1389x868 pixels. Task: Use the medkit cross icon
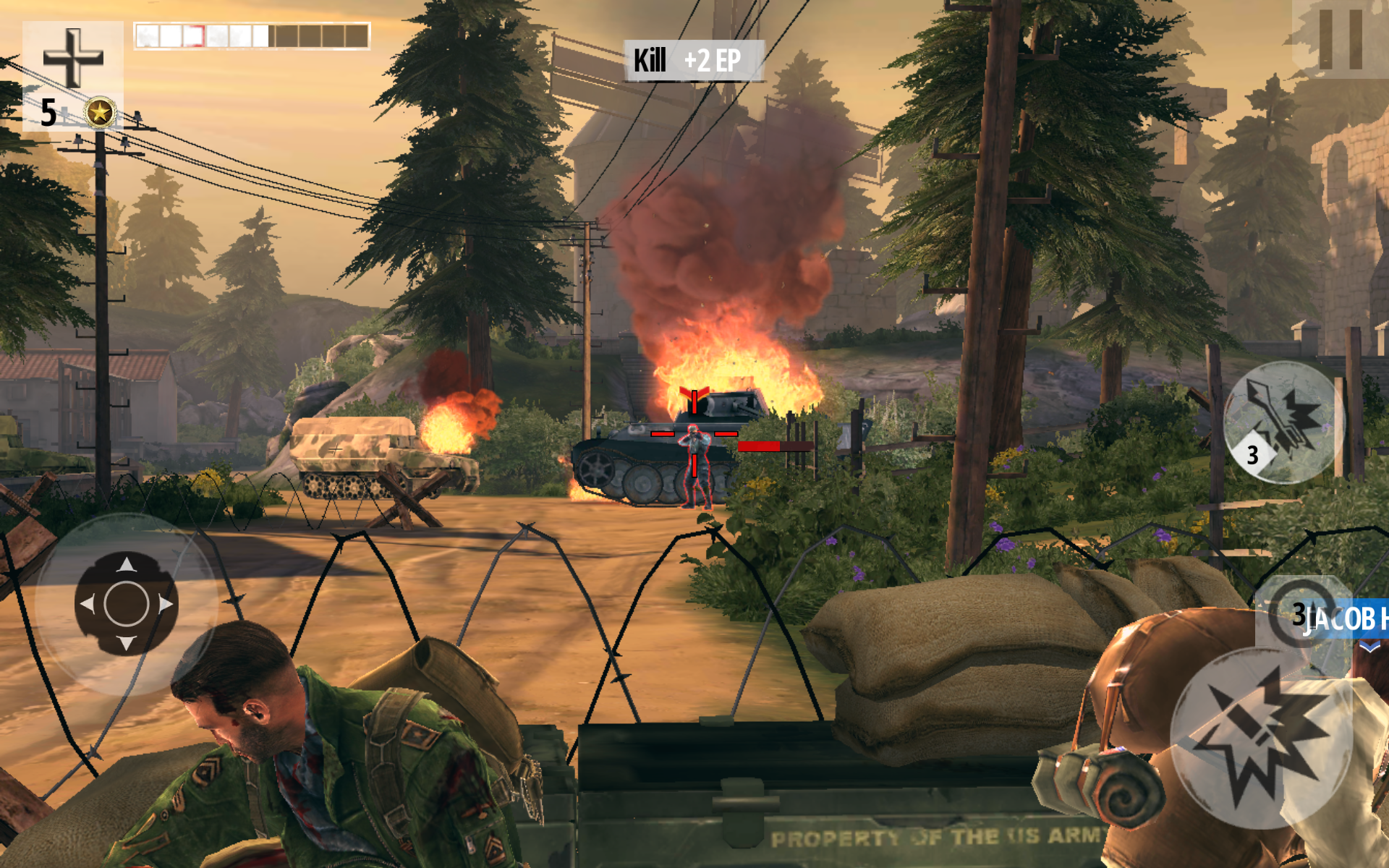[73, 58]
